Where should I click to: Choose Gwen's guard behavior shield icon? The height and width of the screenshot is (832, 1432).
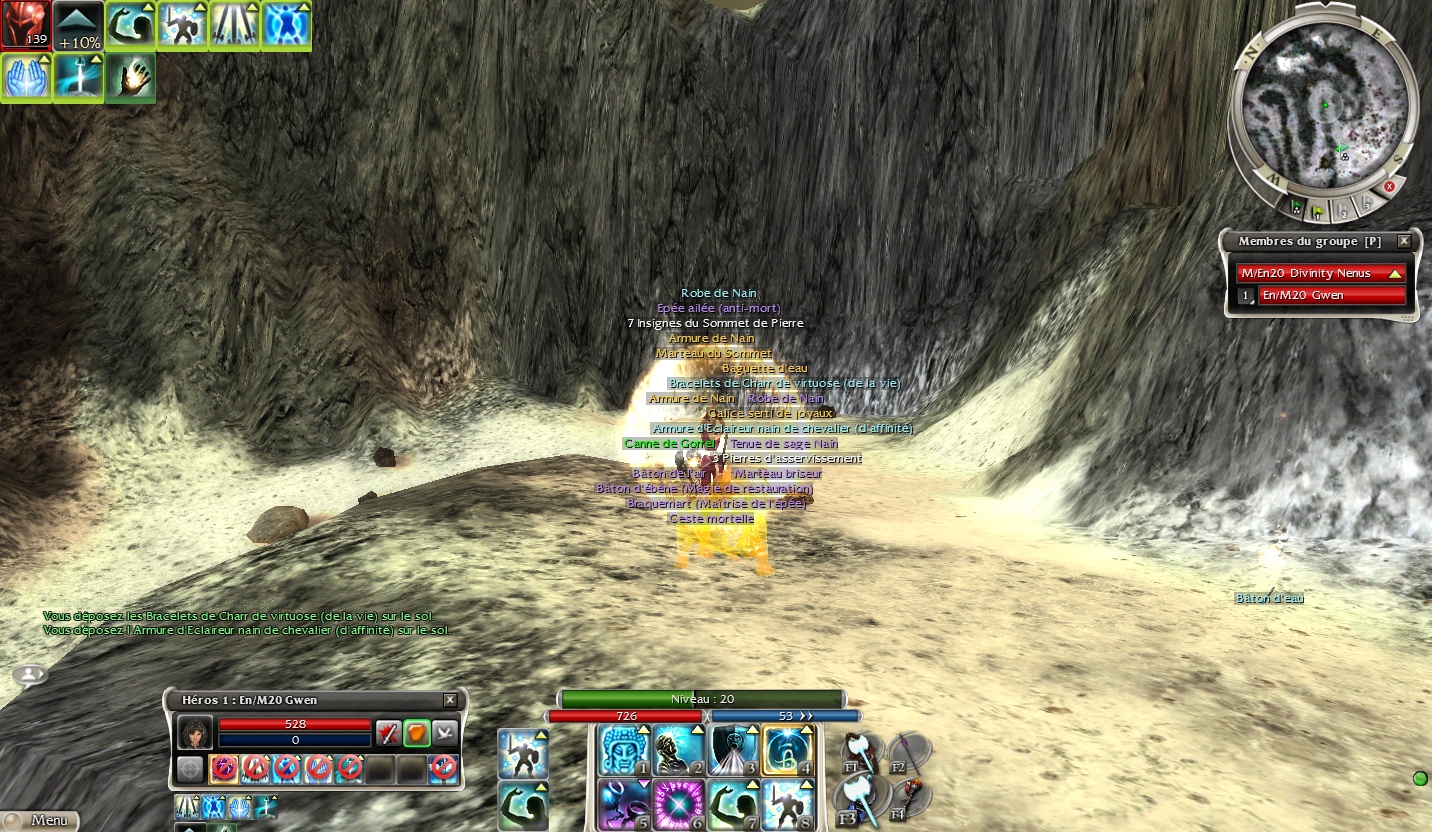point(417,733)
